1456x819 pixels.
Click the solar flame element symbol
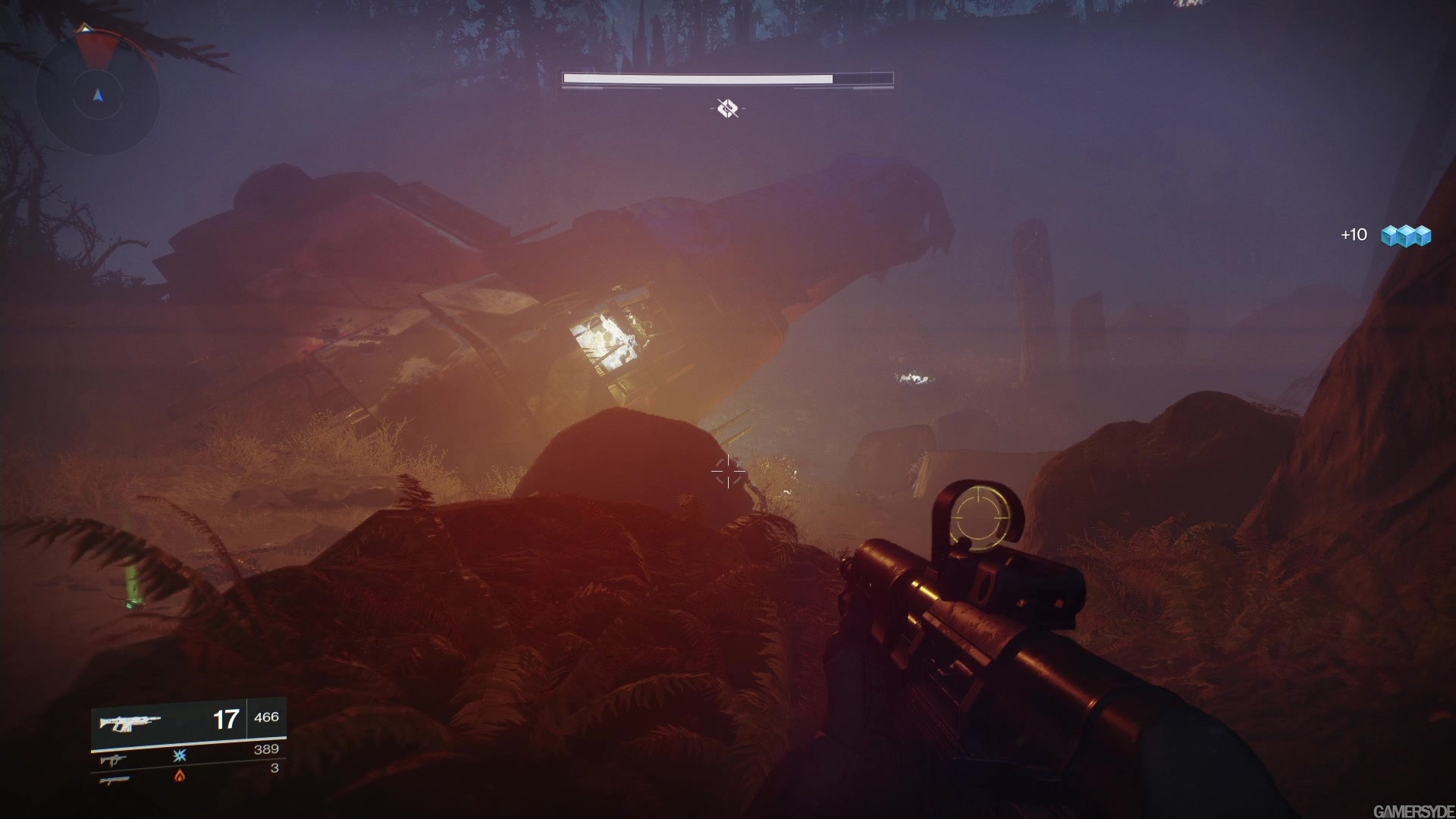tap(180, 775)
